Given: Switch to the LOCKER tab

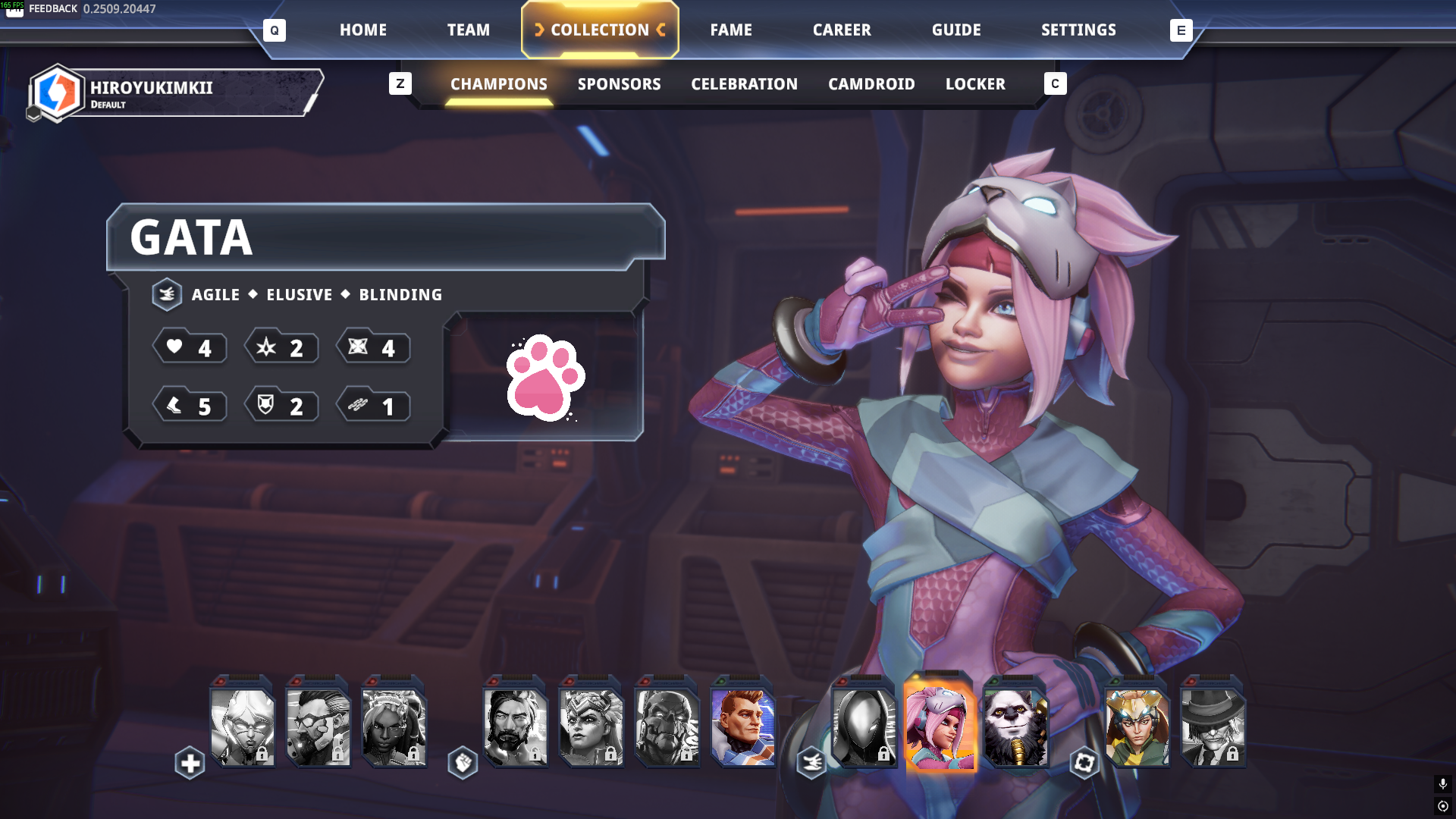Looking at the screenshot, I should coord(974,84).
